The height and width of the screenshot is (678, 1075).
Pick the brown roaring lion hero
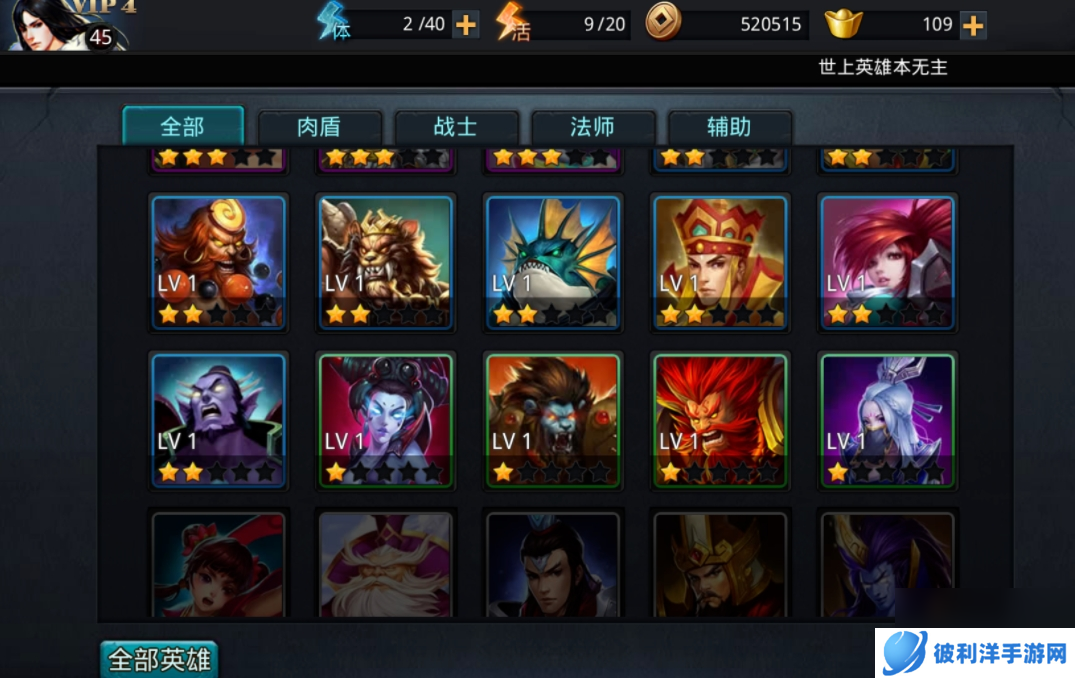[553, 420]
